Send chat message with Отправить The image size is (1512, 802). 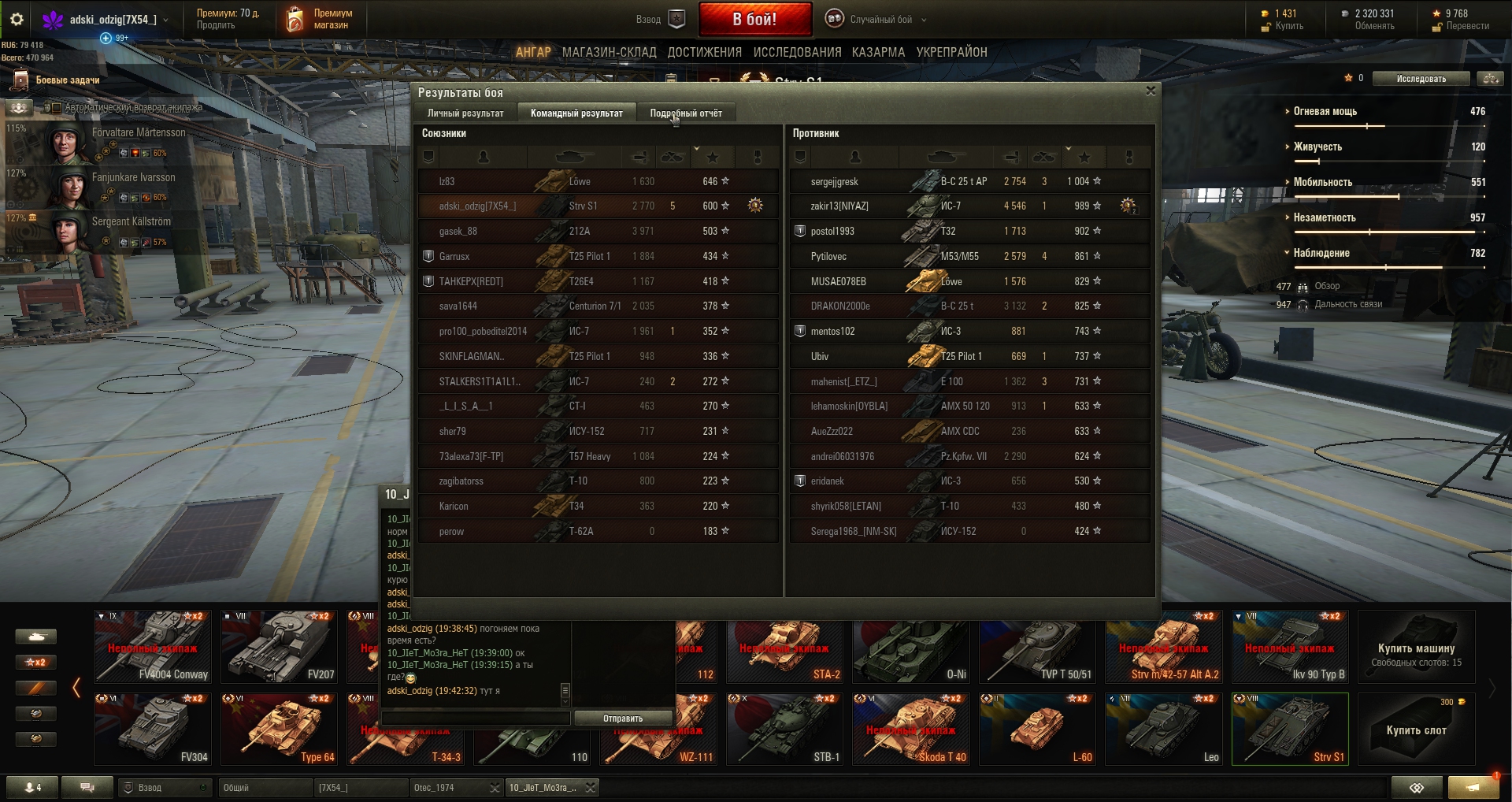click(623, 718)
